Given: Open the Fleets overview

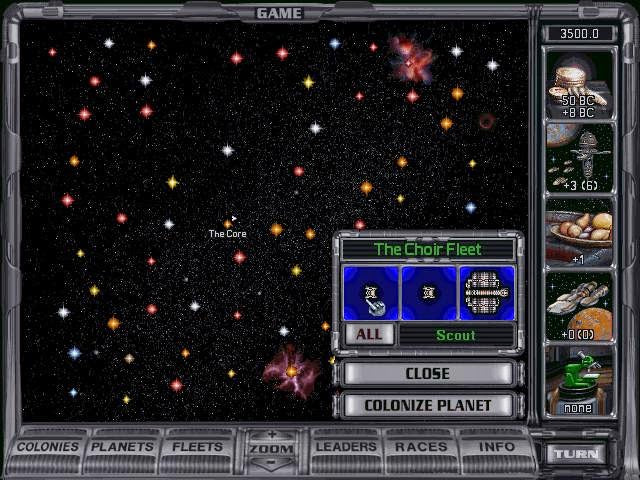Looking at the screenshot, I should (198, 447).
